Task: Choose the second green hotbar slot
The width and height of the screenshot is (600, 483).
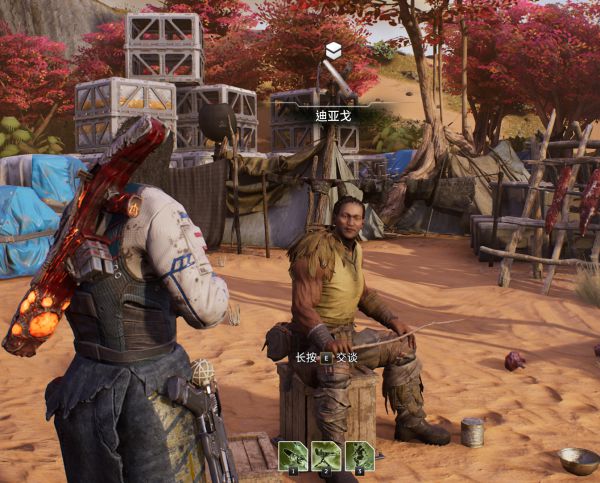Action: [x=326, y=456]
